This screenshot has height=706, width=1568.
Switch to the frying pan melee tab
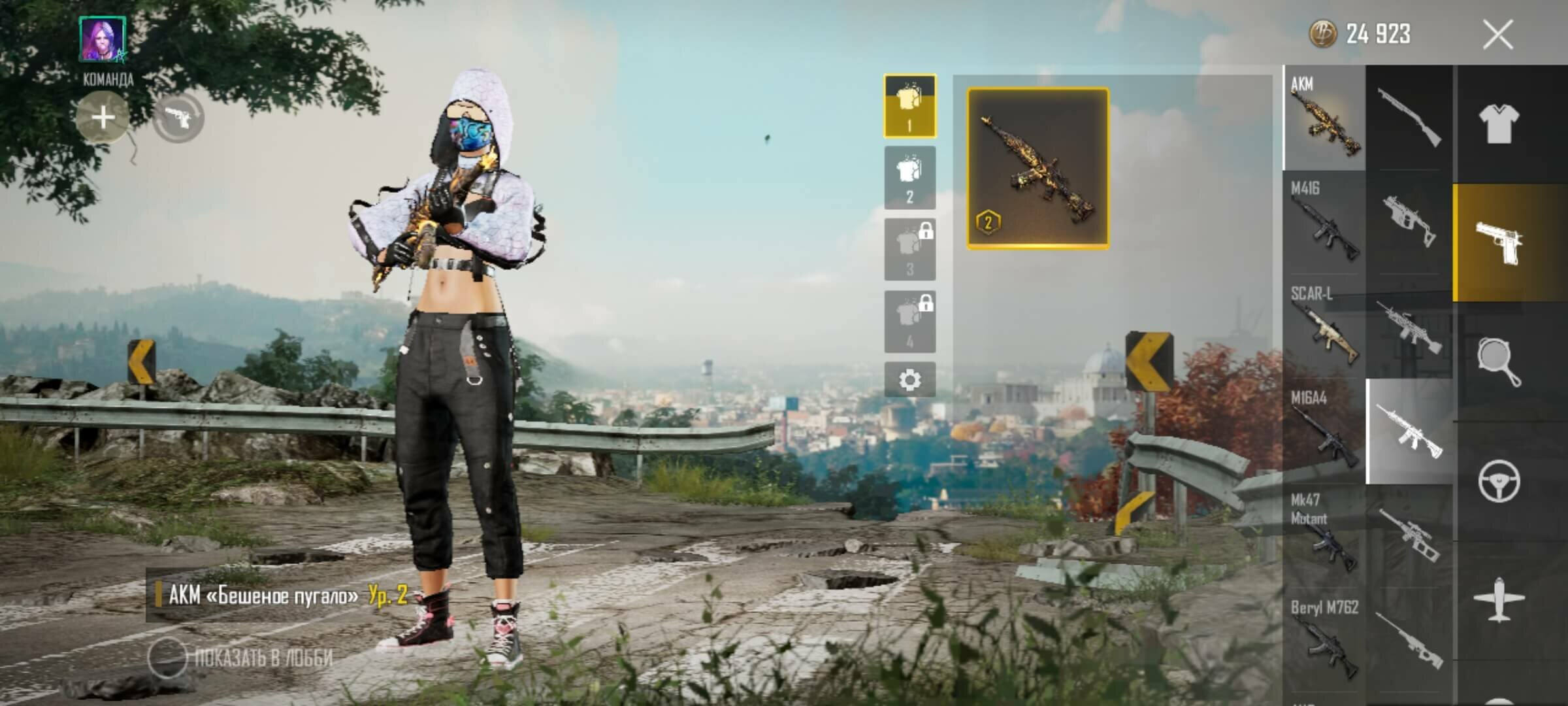pyautogui.click(x=1498, y=361)
